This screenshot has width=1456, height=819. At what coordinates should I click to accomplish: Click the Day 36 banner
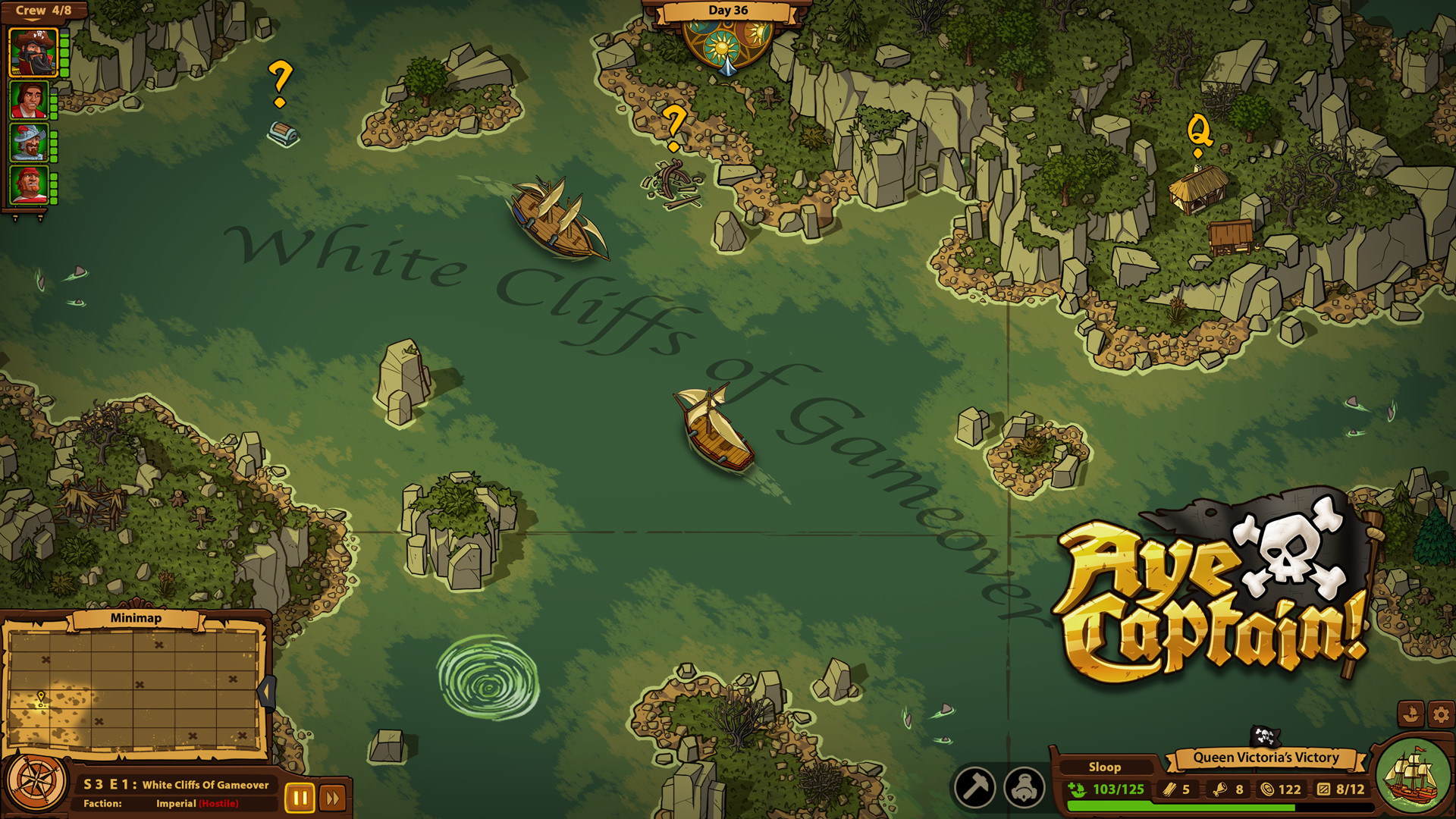pyautogui.click(x=728, y=11)
